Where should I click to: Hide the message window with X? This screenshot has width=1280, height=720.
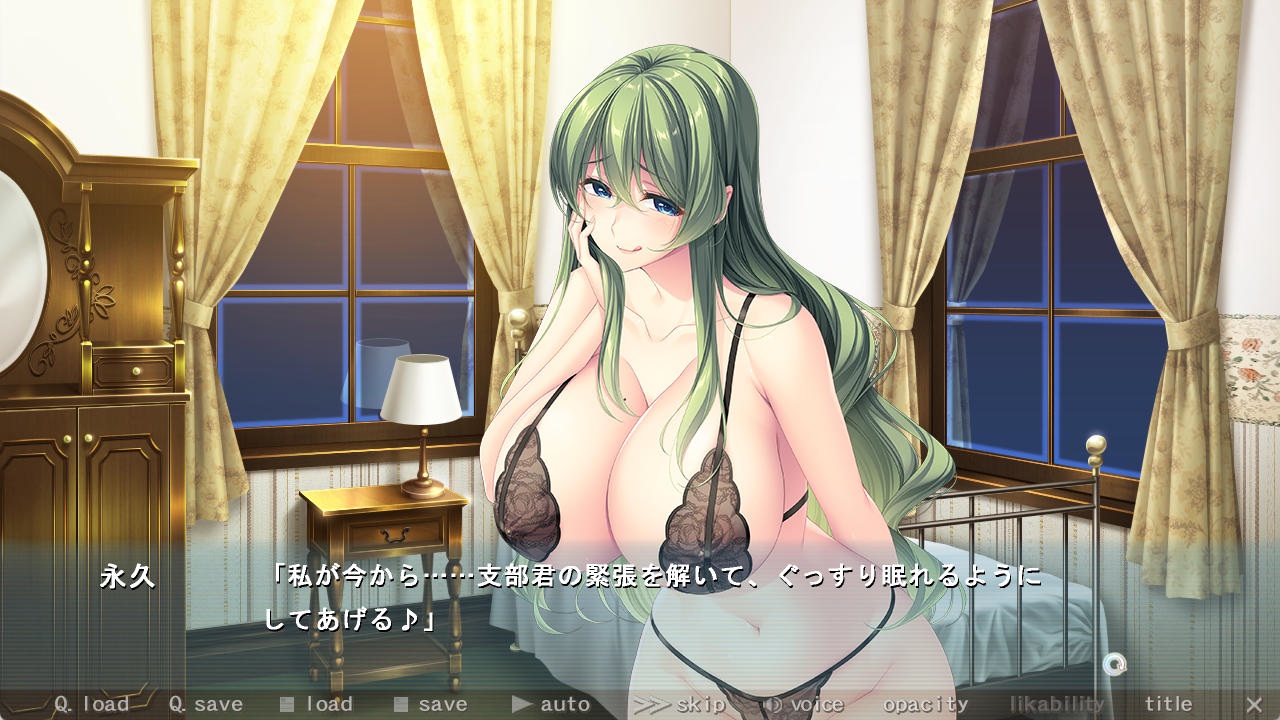click(x=1253, y=704)
